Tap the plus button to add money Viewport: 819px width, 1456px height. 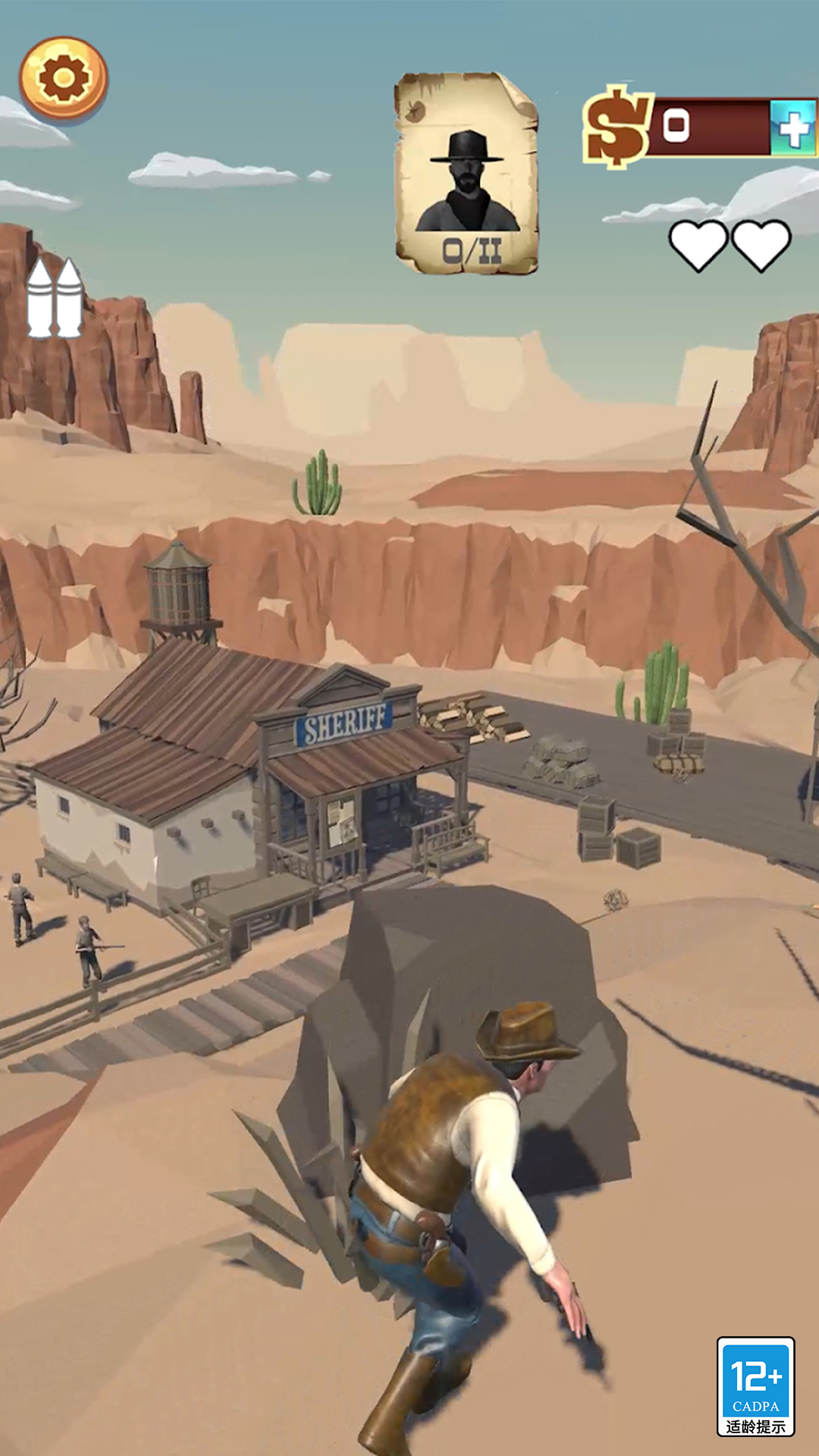(793, 128)
